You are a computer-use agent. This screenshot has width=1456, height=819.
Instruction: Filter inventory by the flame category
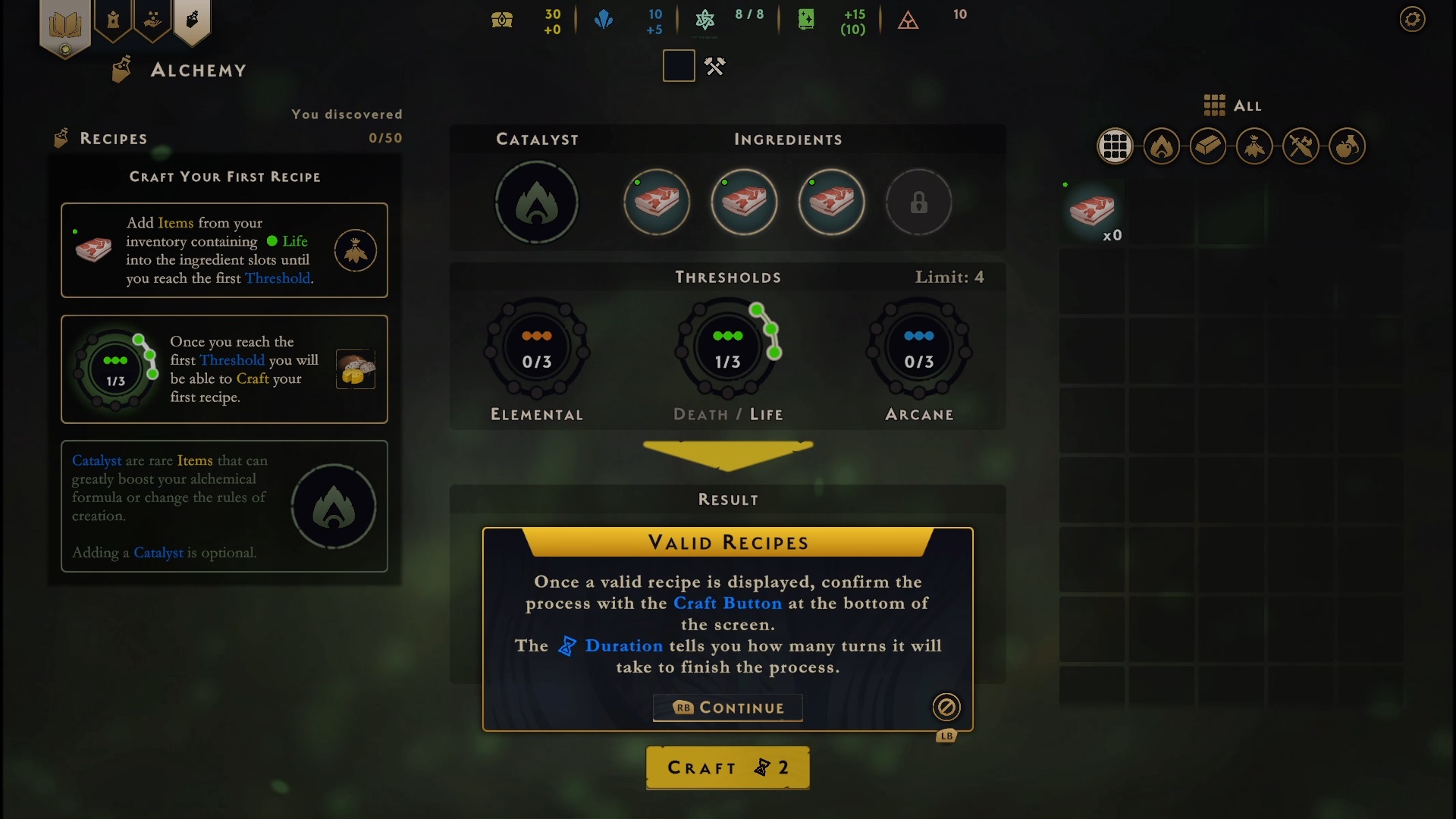(1161, 146)
